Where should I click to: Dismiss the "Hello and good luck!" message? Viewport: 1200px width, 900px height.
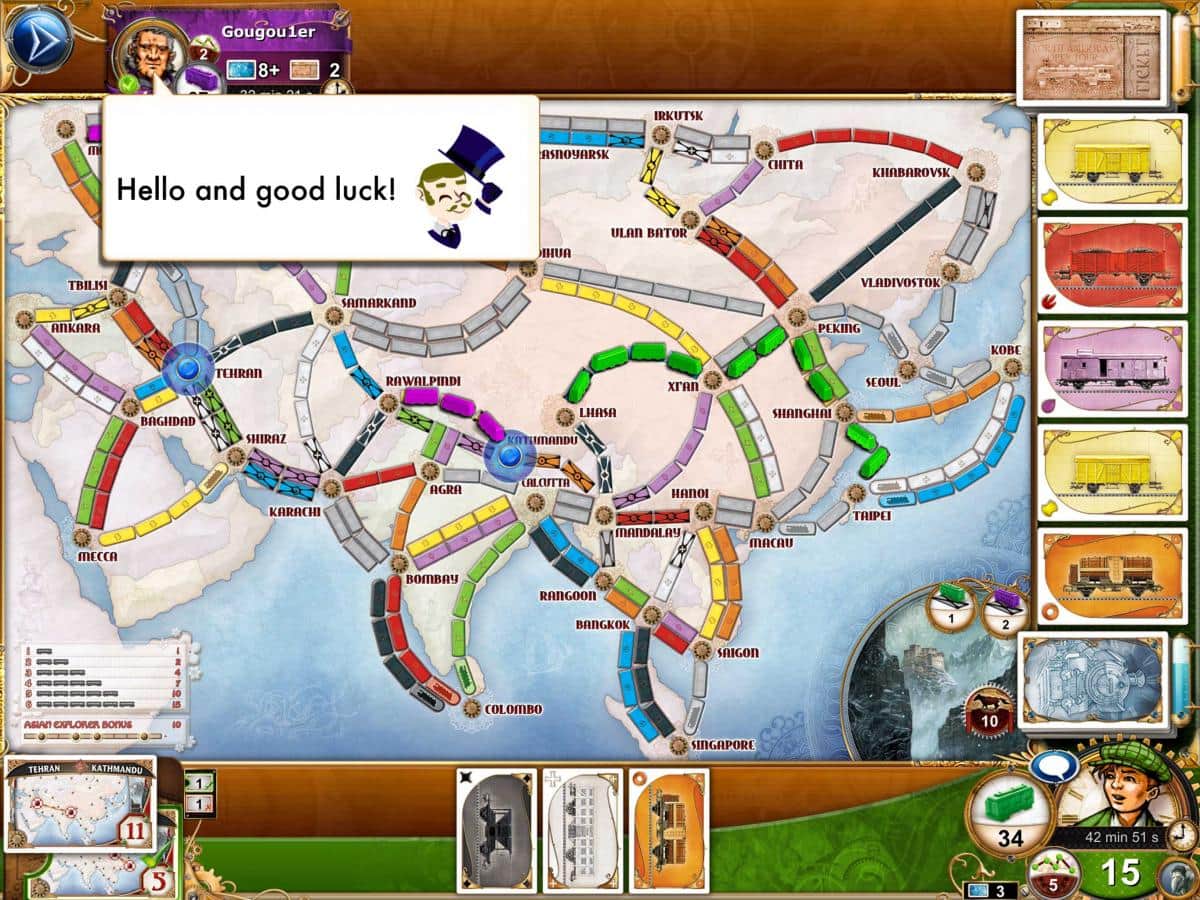coord(320,180)
